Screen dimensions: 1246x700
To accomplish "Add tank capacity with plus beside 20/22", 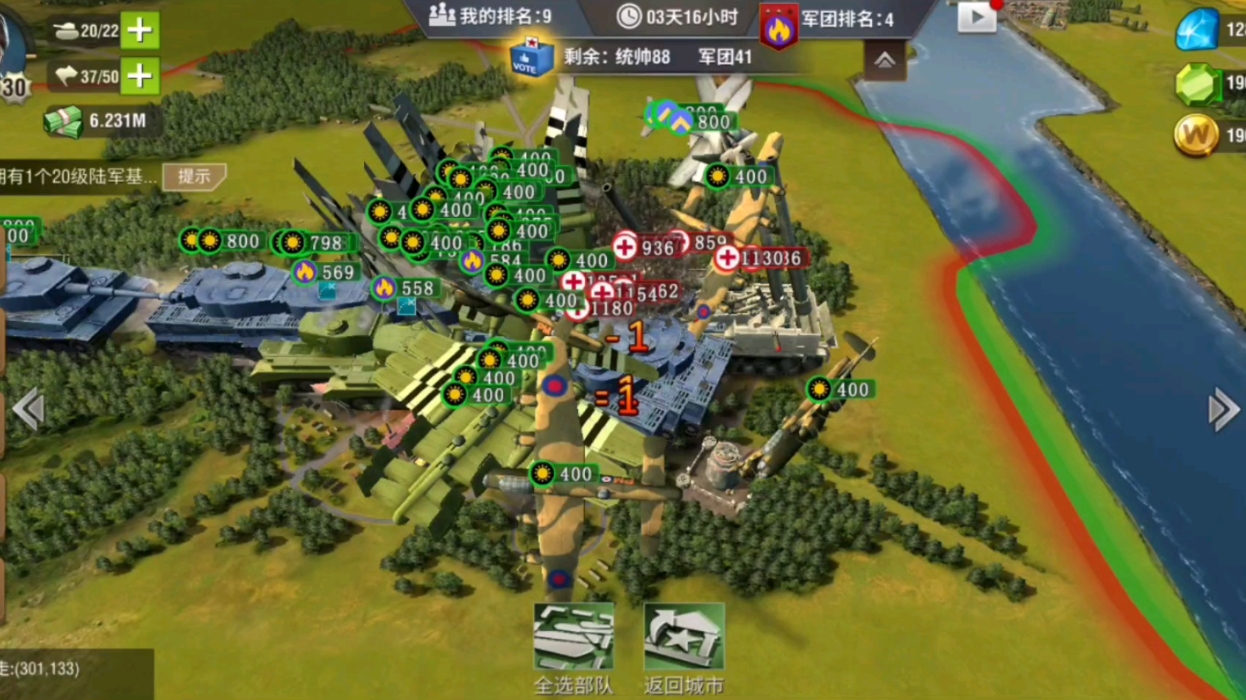I will (x=140, y=30).
